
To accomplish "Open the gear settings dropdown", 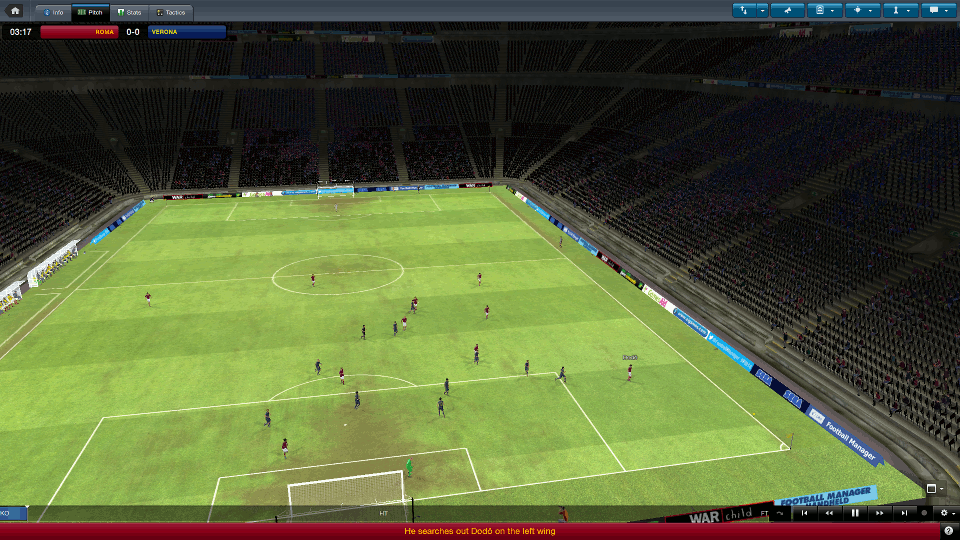I will [x=945, y=513].
